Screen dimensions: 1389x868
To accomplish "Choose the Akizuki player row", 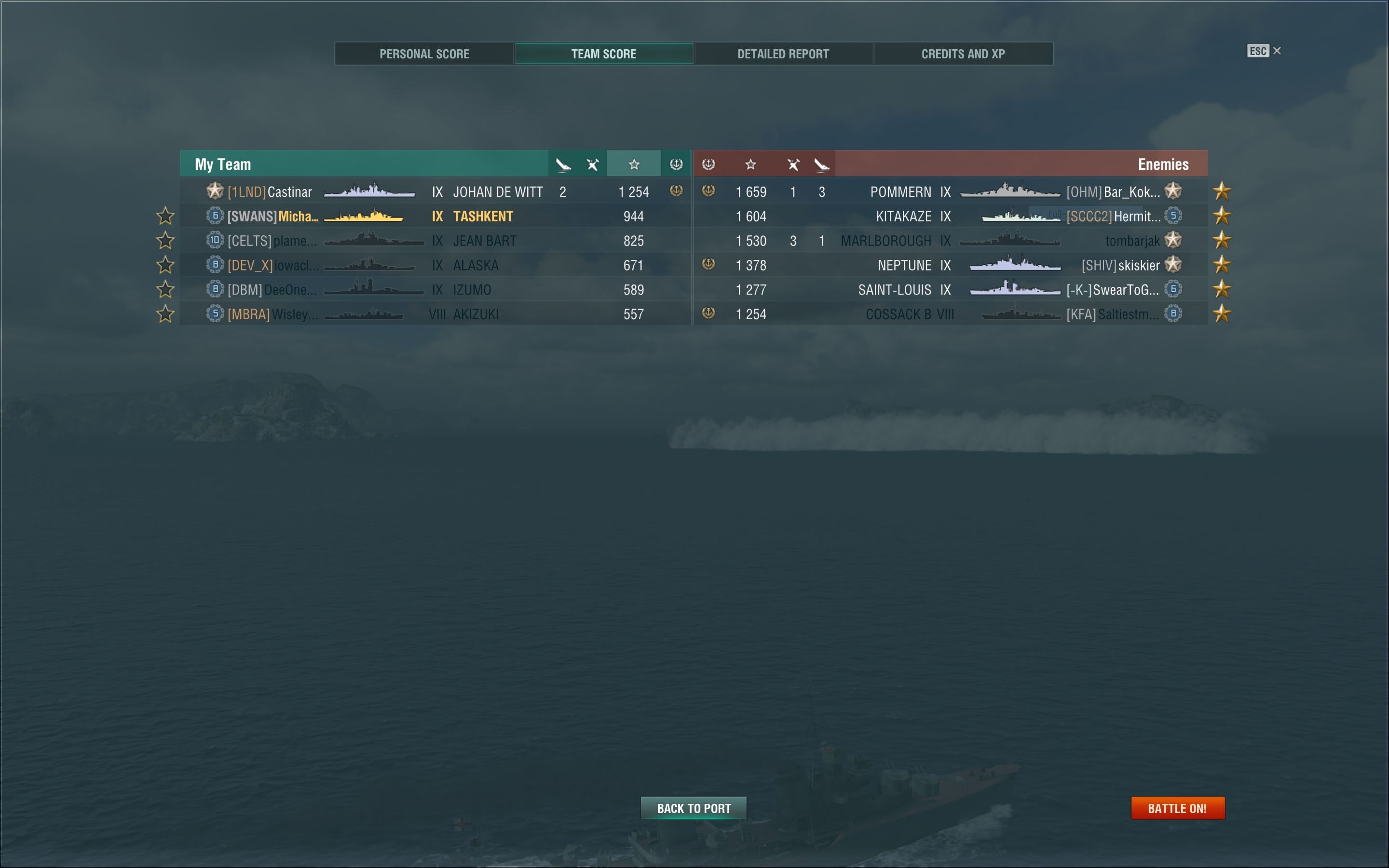I will 435,314.
